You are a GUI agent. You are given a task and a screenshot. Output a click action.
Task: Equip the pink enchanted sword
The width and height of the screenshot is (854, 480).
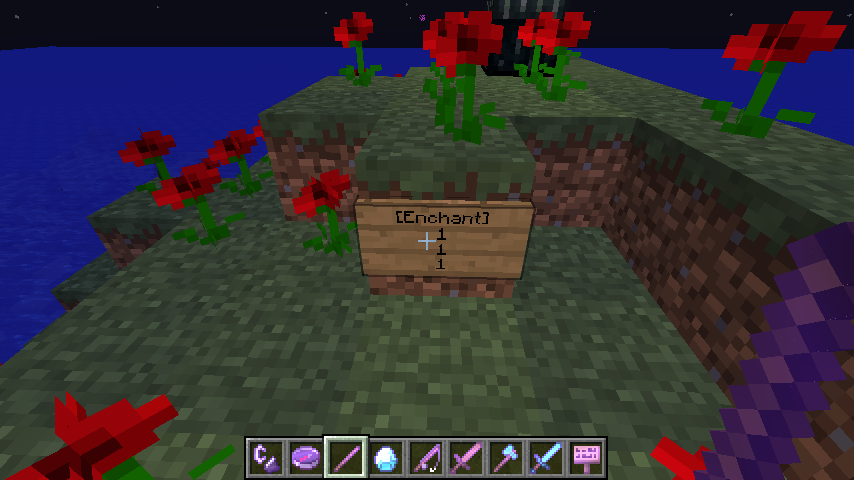[x=467, y=458]
